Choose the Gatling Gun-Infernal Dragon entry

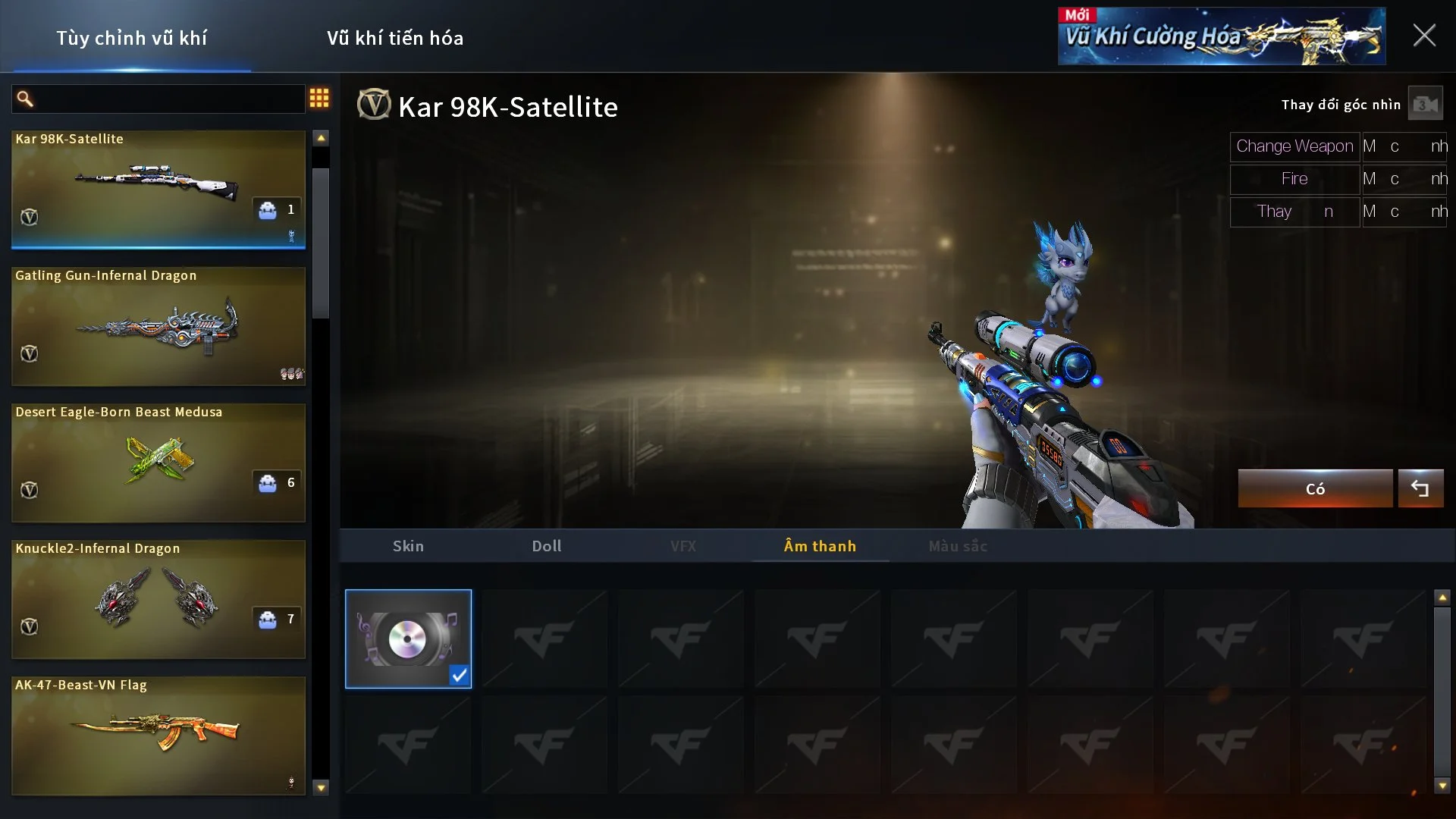158,326
